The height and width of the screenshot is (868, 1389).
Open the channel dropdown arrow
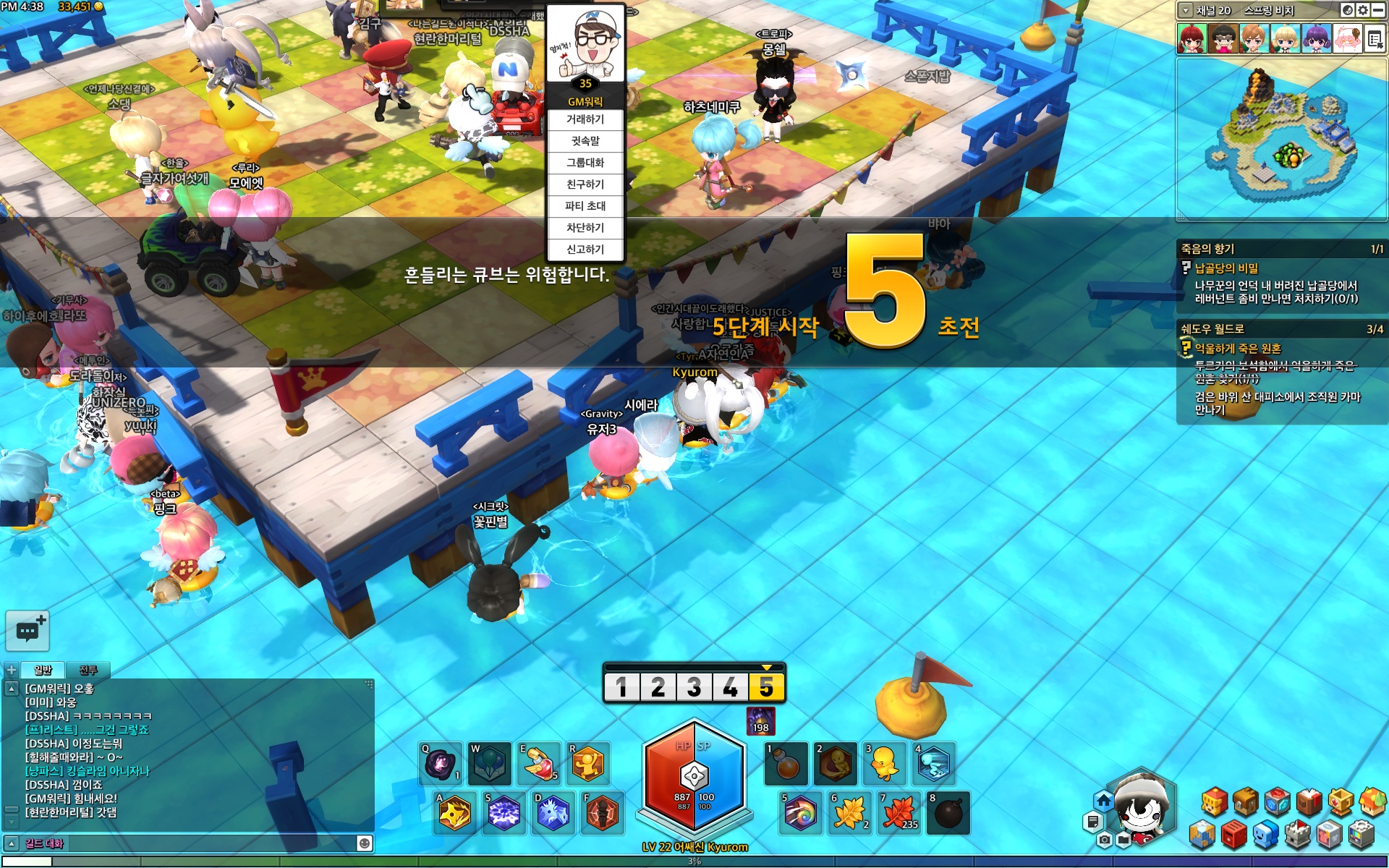[x=1185, y=10]
